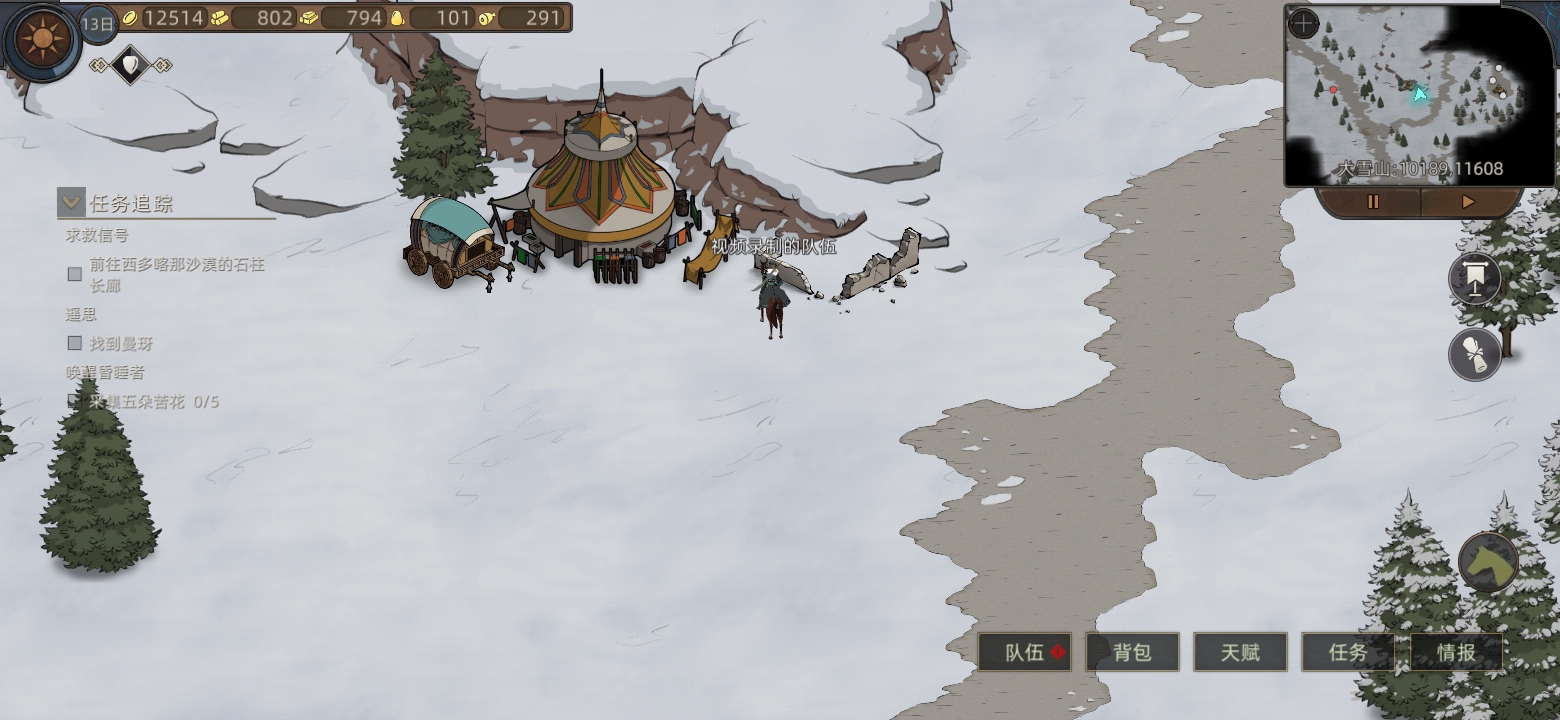
Task: Click the sun day-cycle emblem
Action: (41, 40)
